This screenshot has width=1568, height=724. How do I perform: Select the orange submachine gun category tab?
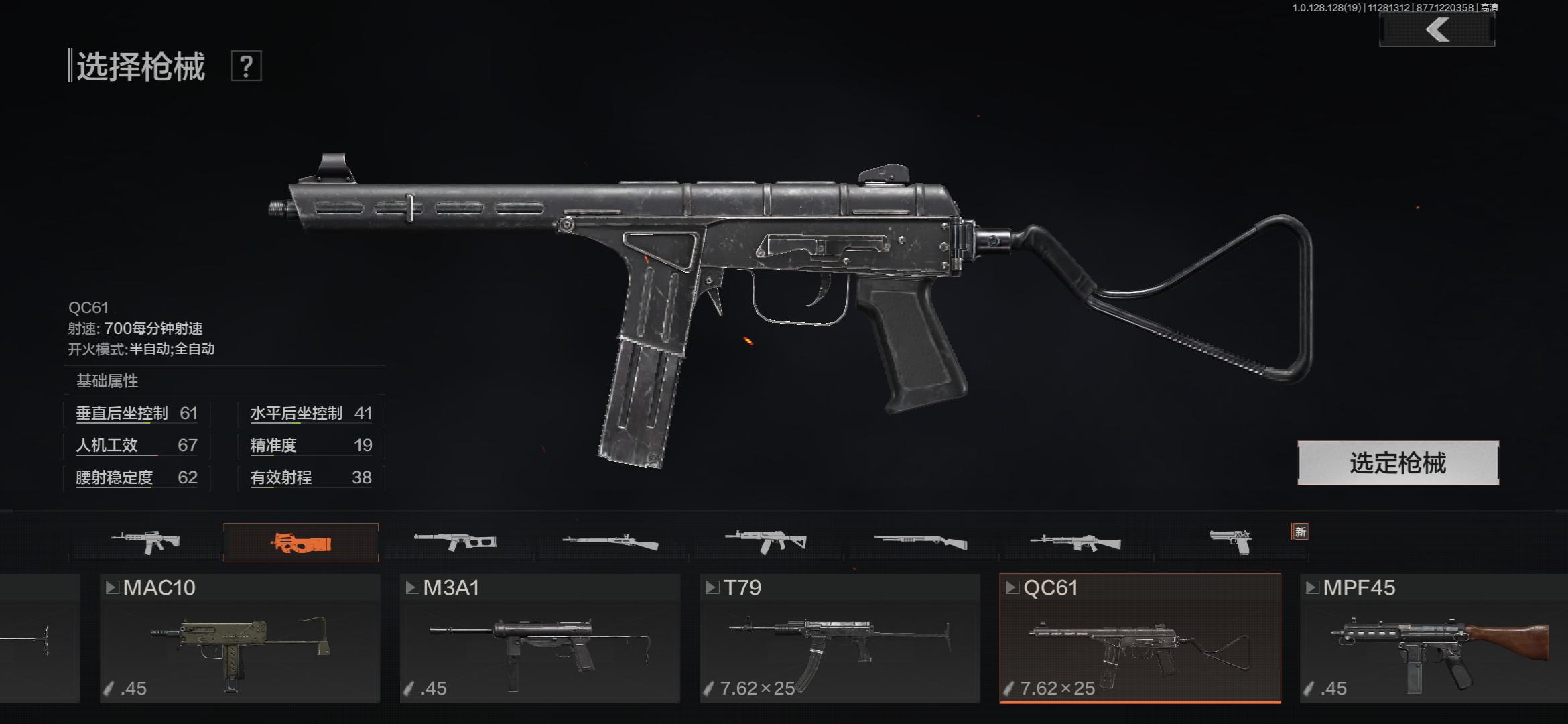pos(301,542)
